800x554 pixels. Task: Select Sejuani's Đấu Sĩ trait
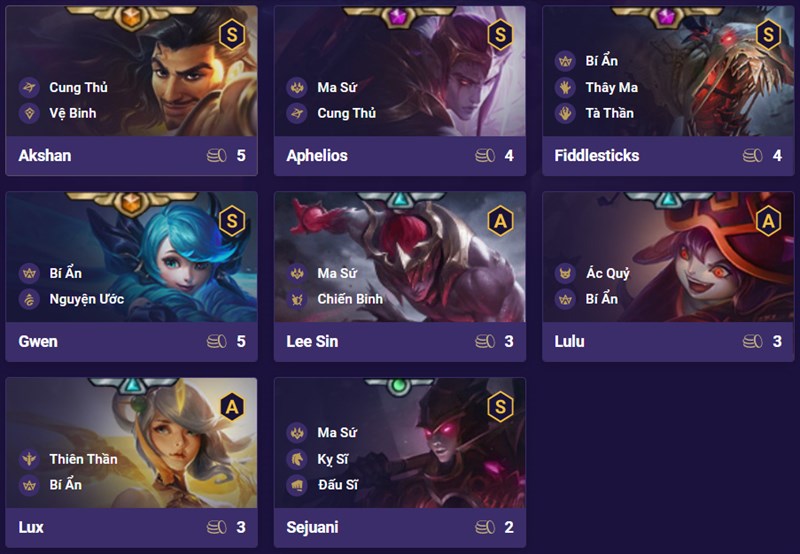coord(339,485)
